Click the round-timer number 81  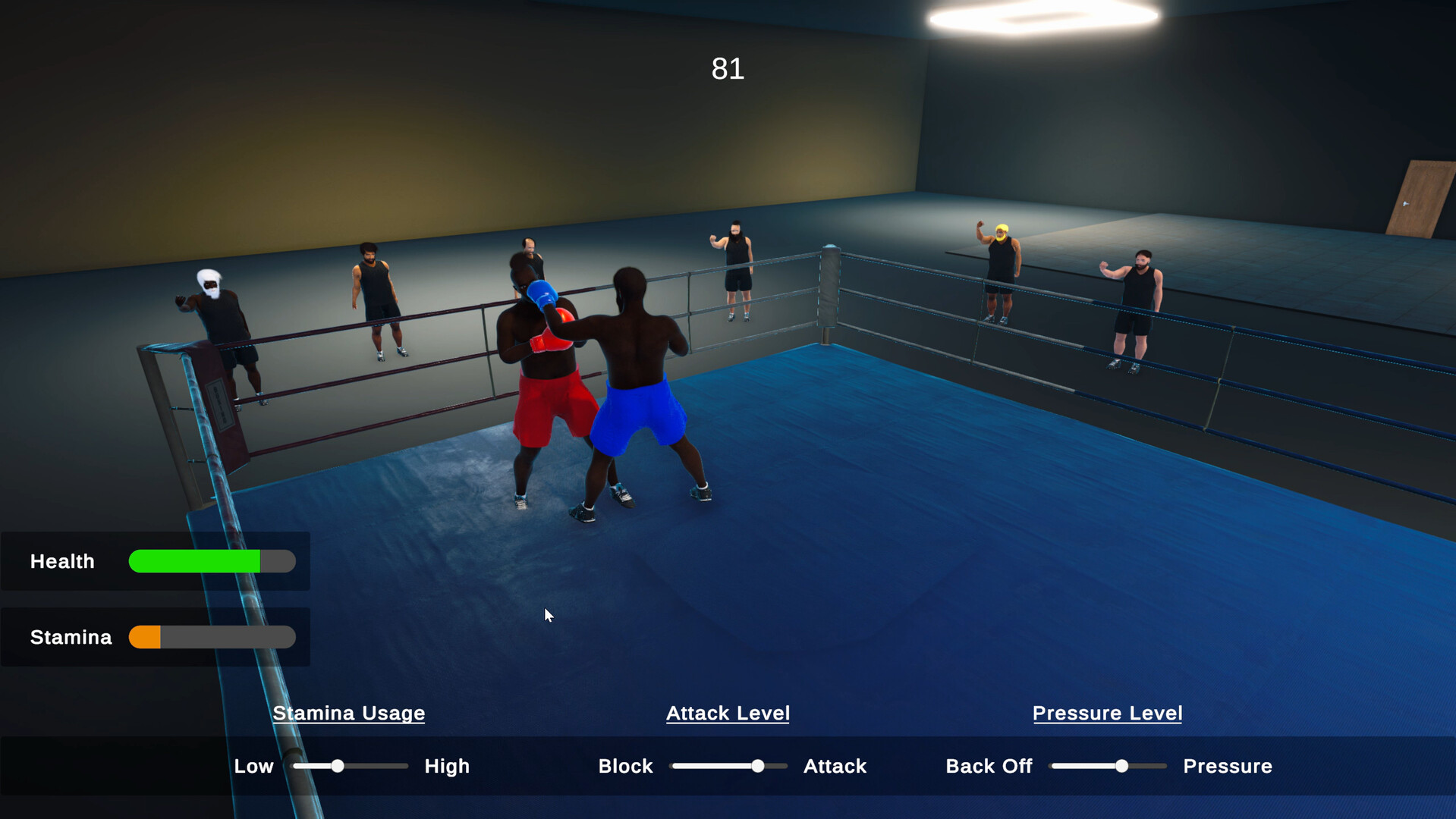(x=727, y=69)
